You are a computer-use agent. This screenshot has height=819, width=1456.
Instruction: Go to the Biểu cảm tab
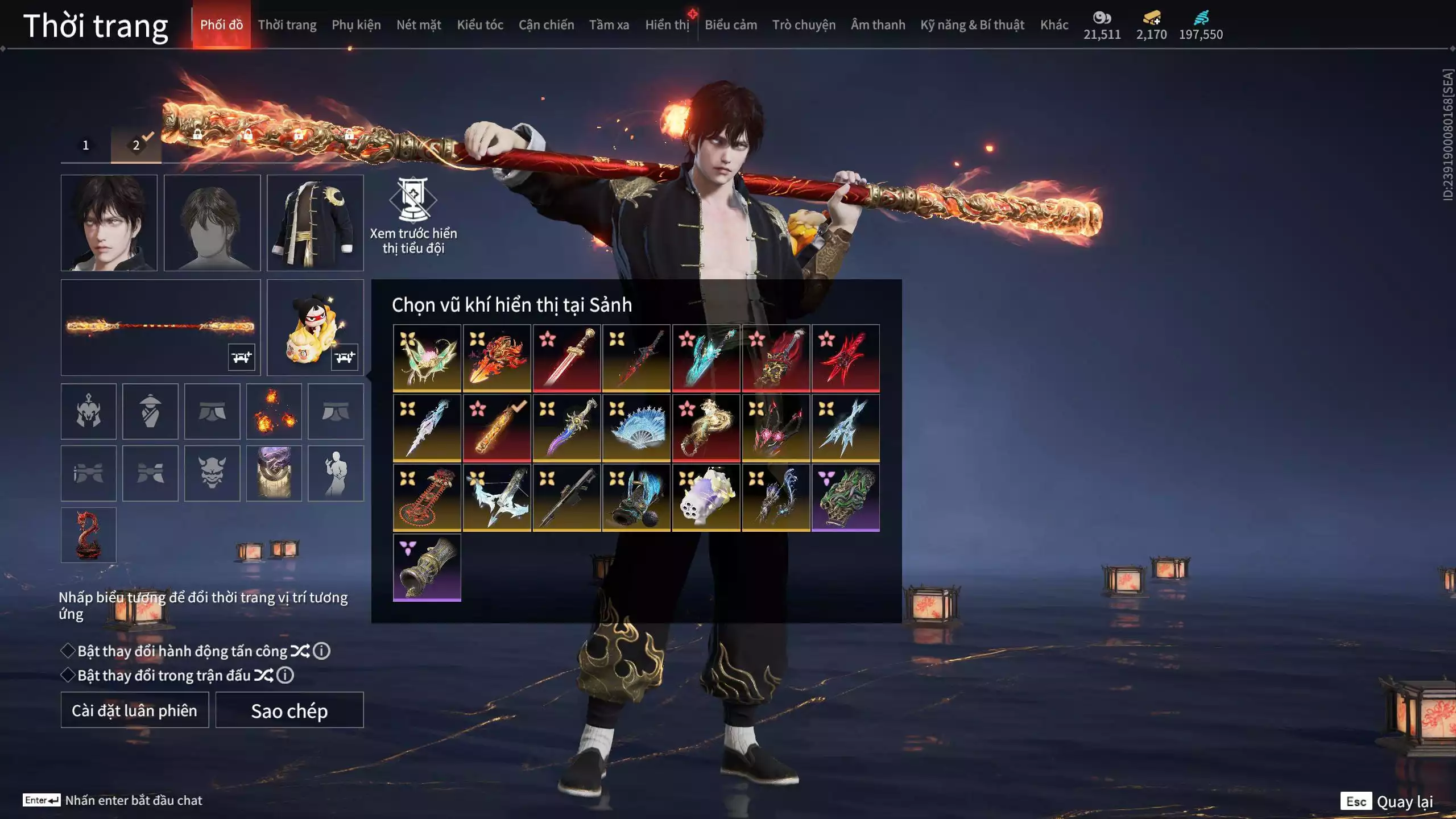[x=730, y=25]
